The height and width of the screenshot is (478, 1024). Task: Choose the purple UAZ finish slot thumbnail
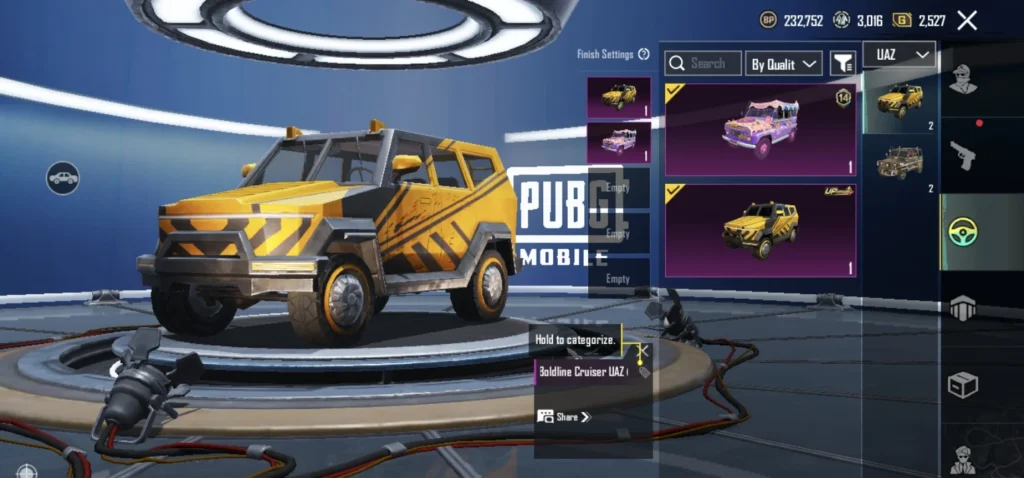pos(618,142)
